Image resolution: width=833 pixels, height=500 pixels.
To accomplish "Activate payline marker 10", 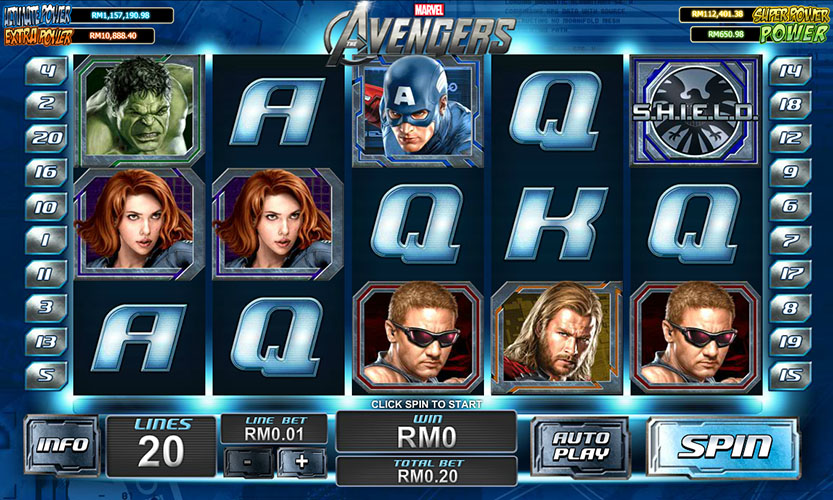I will [x=46, y=207].
